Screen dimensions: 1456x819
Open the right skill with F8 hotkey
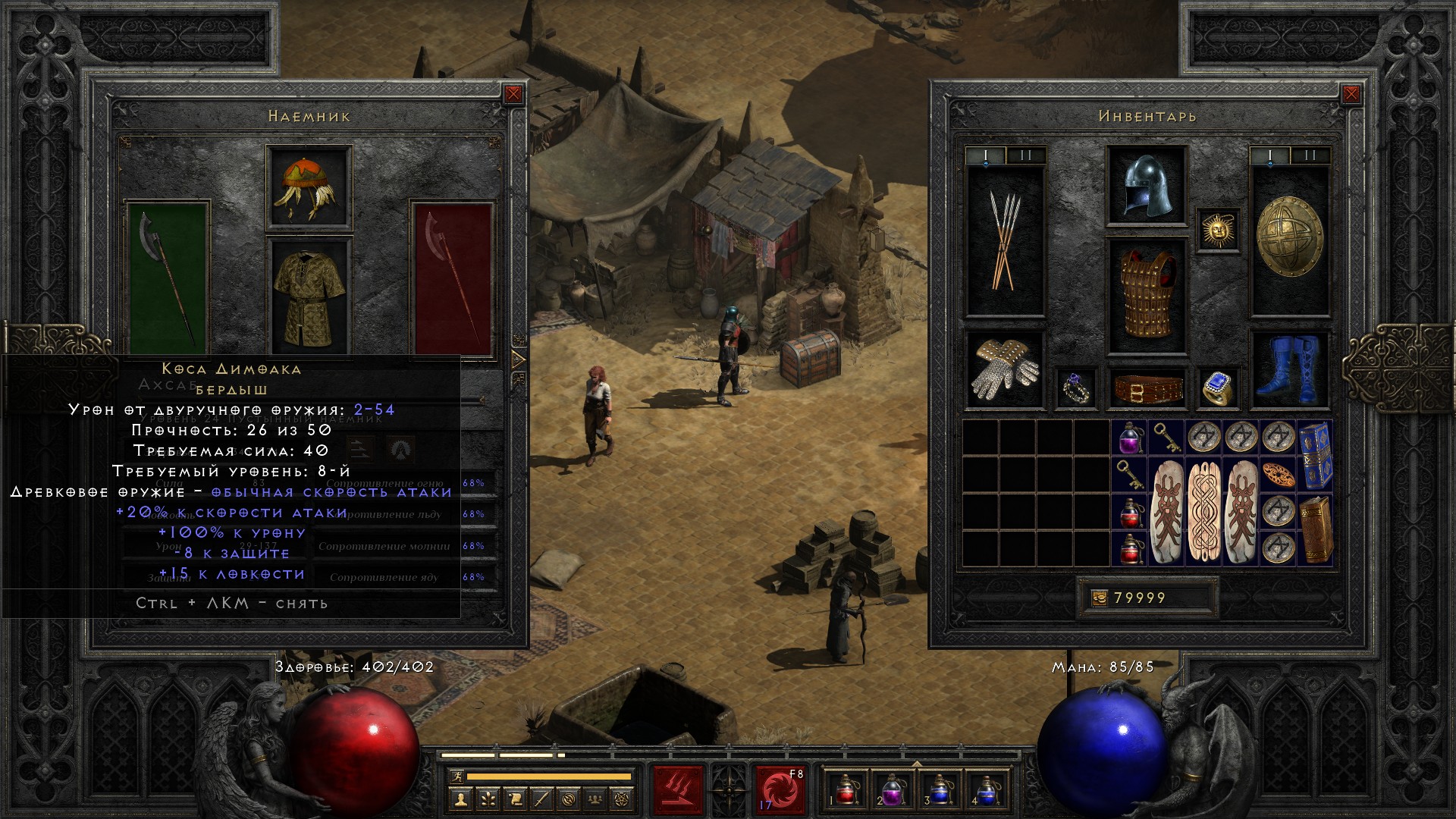780,789
